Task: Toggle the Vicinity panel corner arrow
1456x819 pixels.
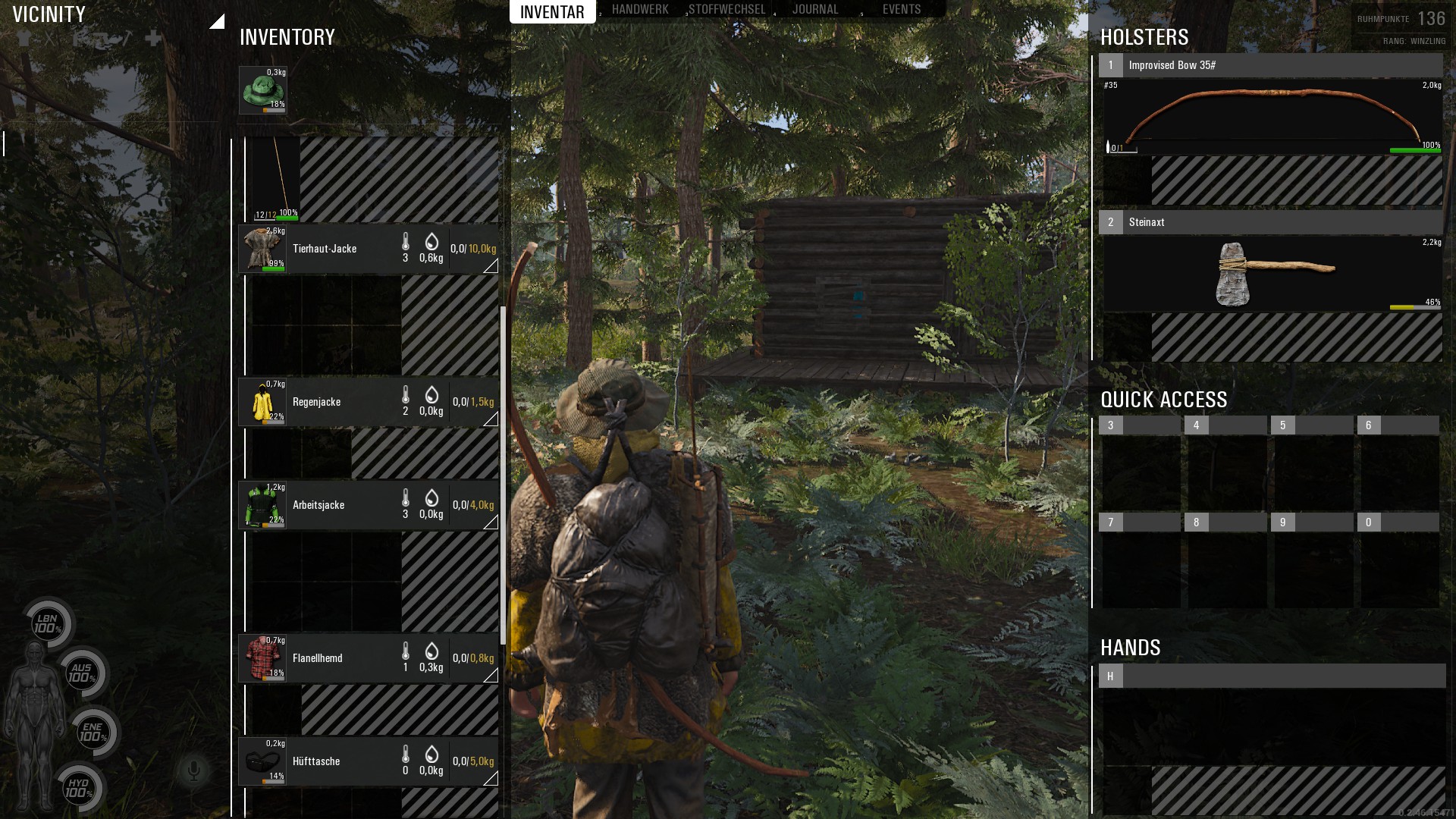Action: (x=217, y=21)
